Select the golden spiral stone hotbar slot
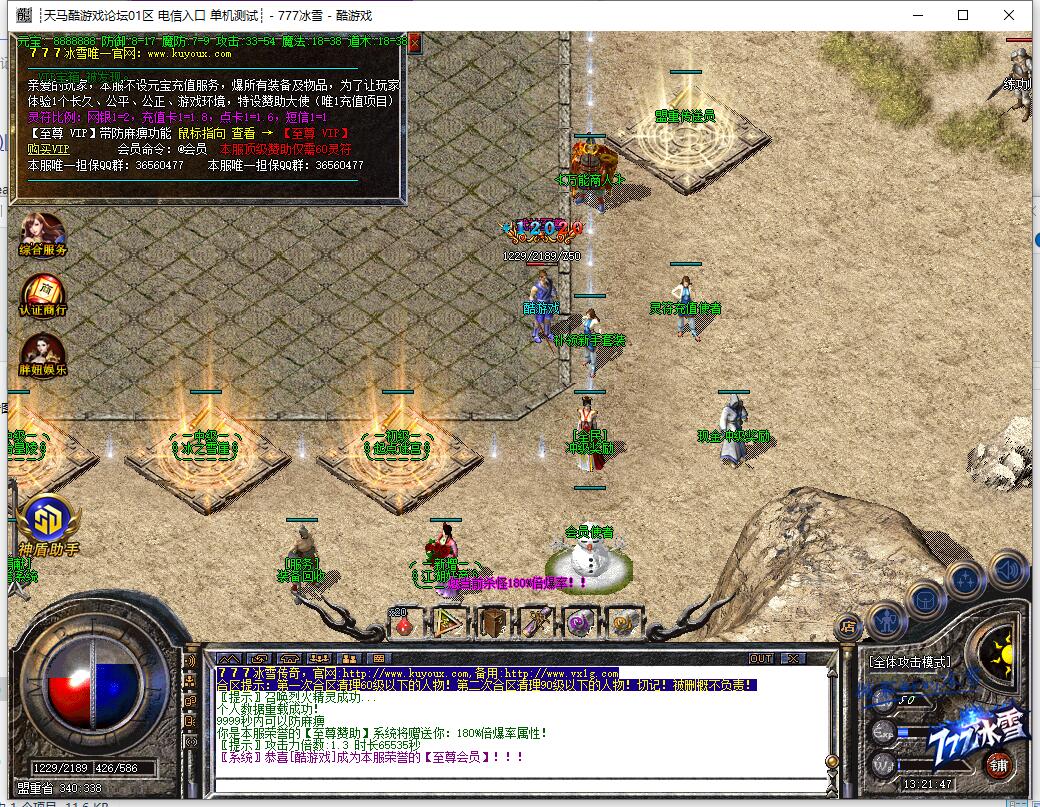The height and width of the screenshot is (807, 1040). pyautogui.click(x=625, y=623)
